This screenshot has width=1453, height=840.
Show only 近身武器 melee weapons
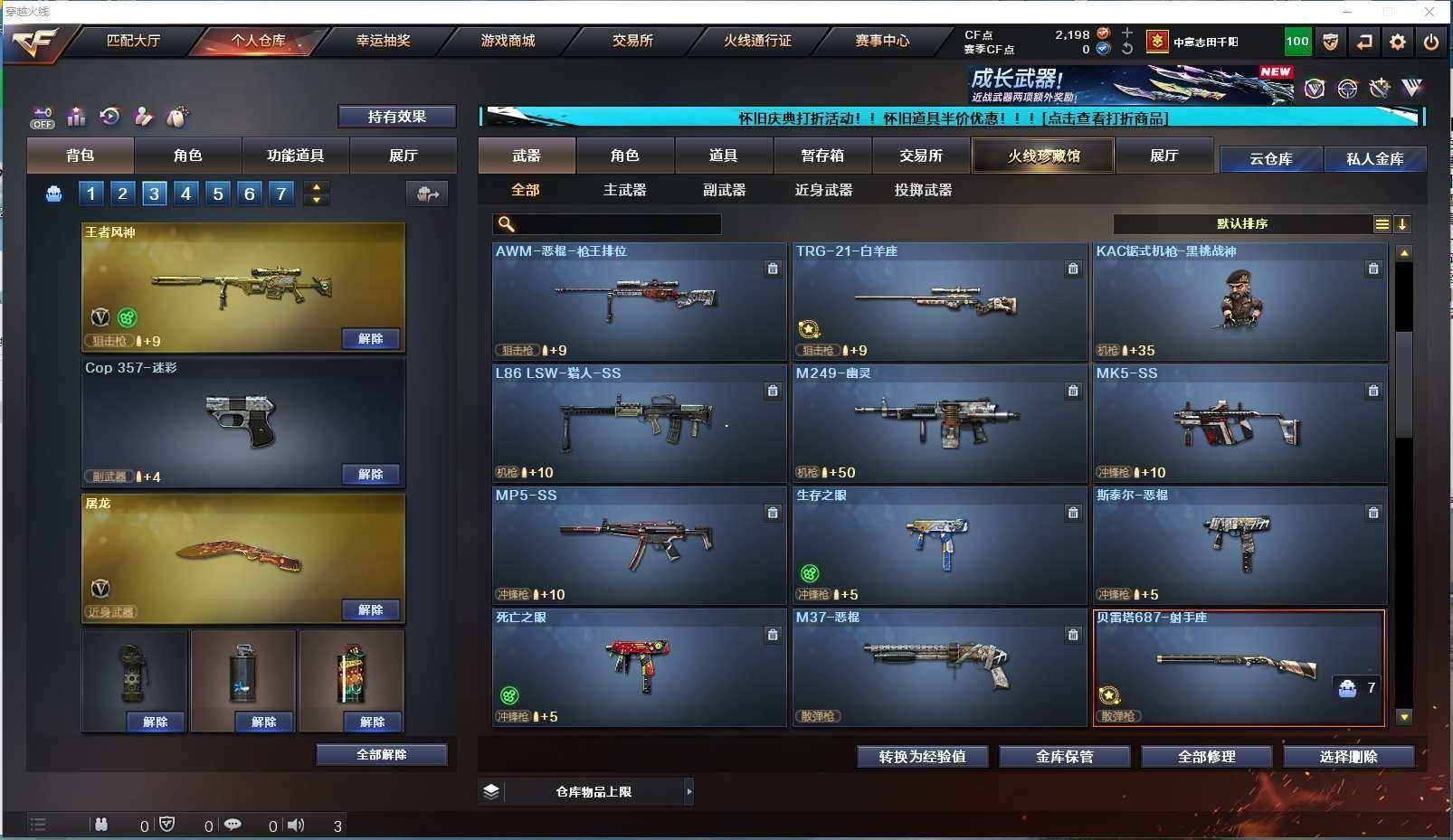(823, 190)
